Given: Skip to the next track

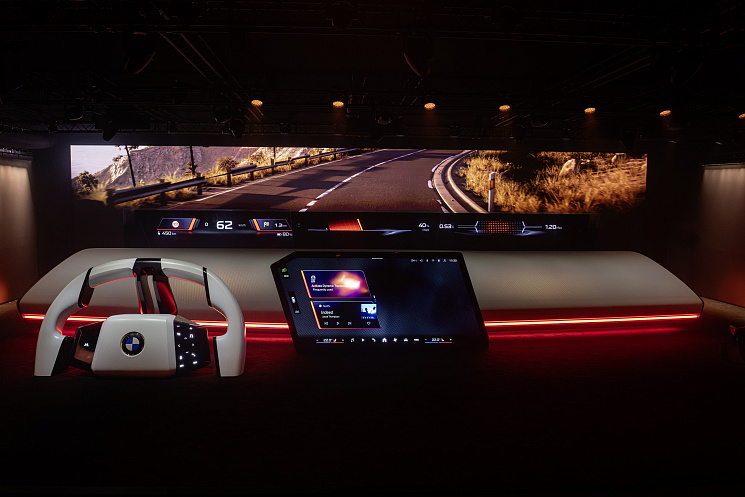Looking at the screenshot, I should point(352,324).
